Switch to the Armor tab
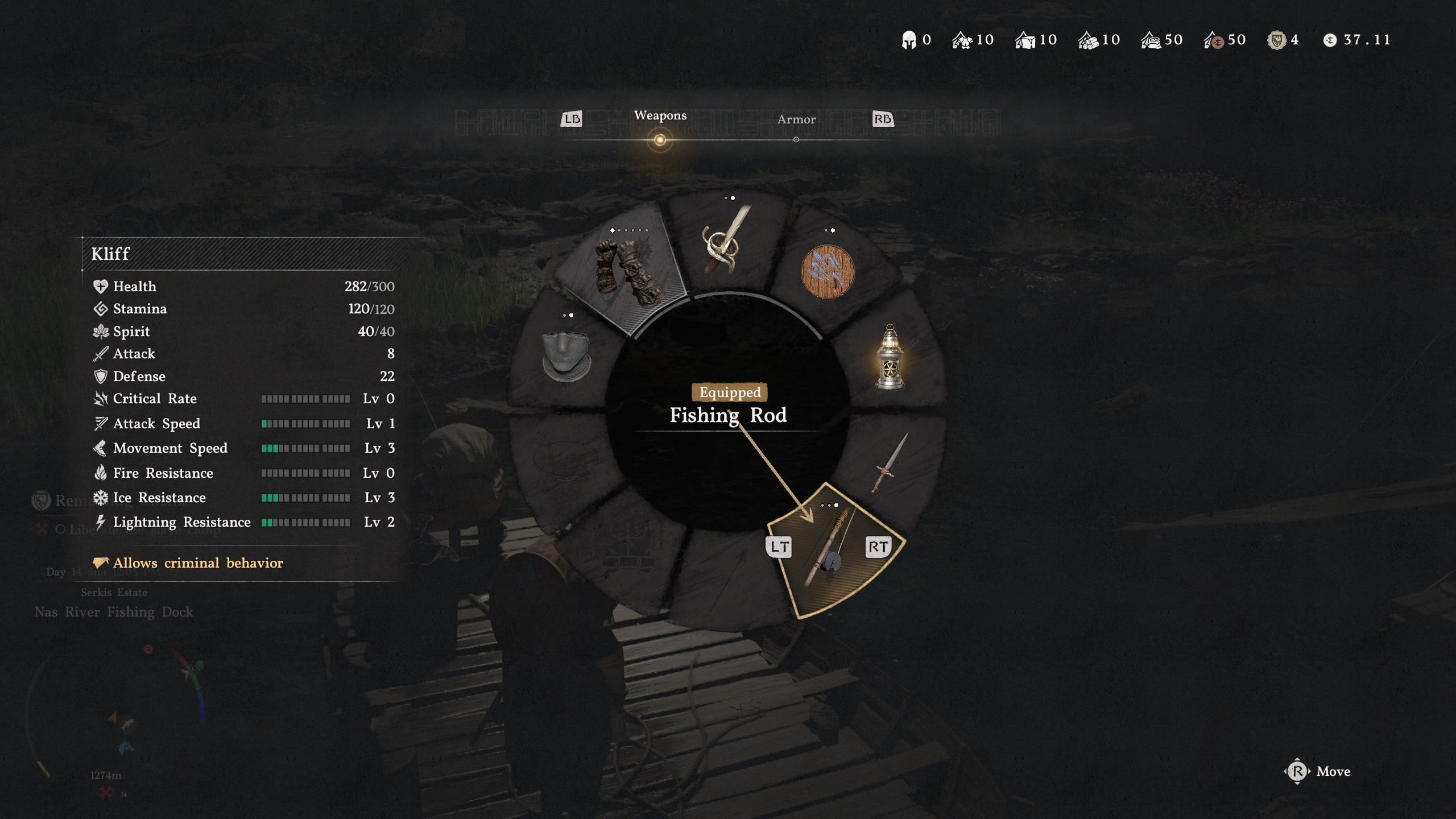 click(796, 119)
